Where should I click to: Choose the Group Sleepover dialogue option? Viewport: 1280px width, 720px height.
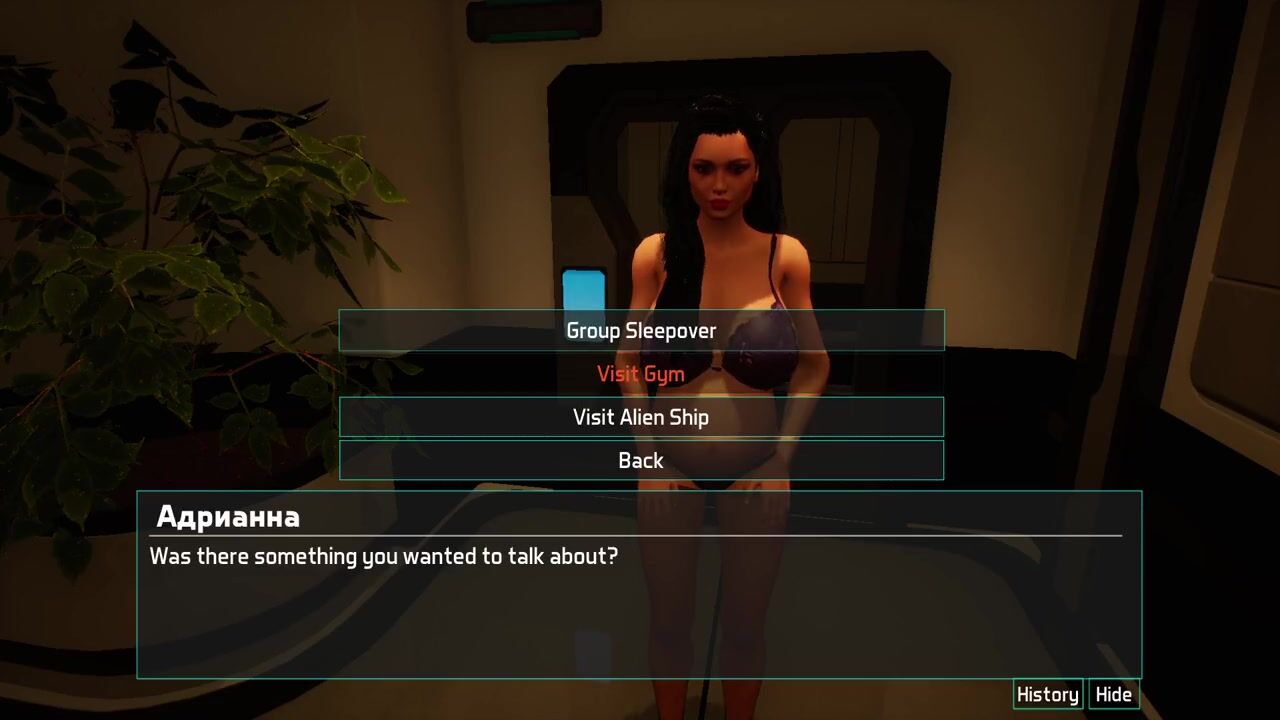click(641, 331)
